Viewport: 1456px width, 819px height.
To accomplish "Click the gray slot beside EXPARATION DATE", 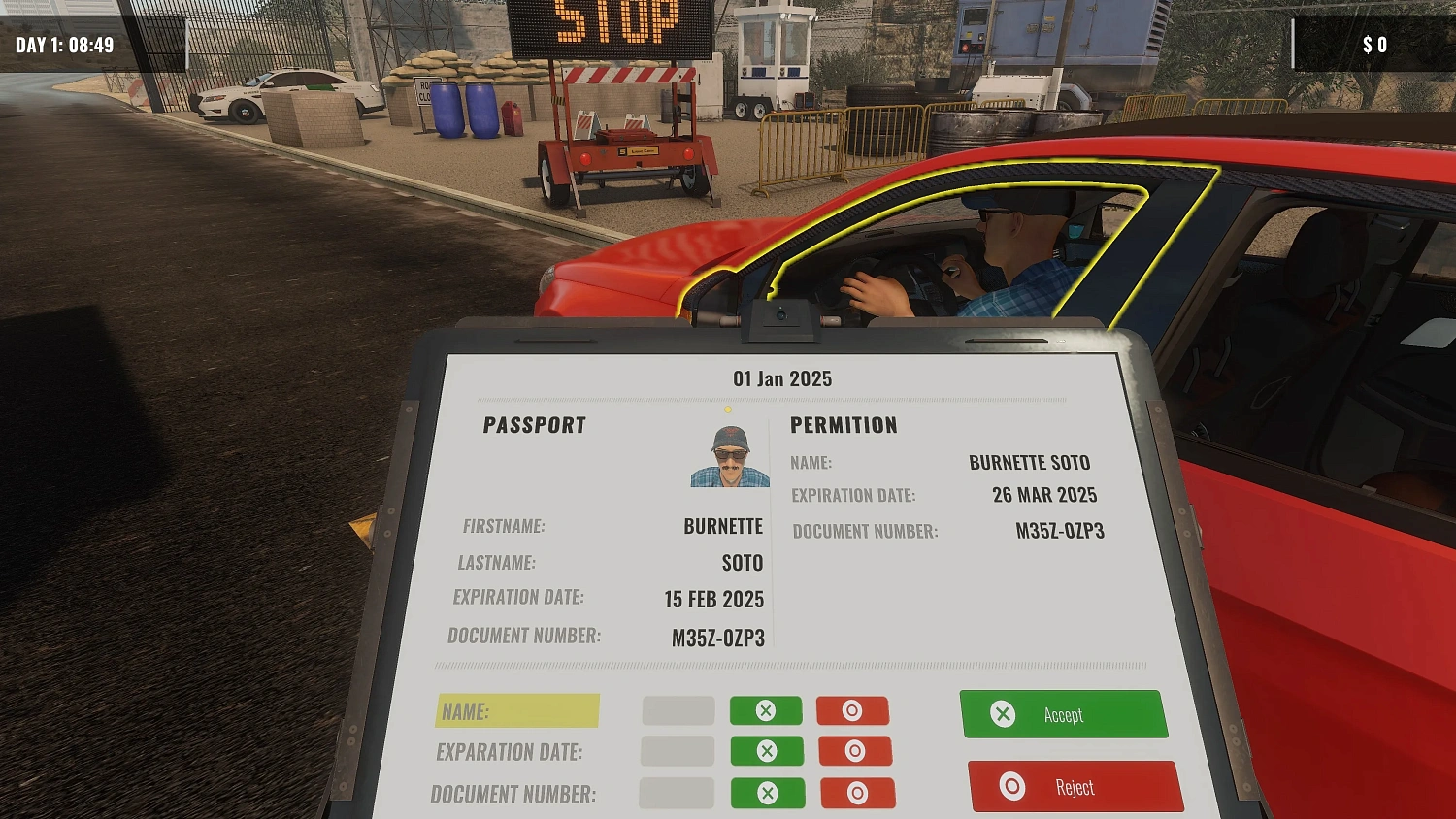I will [x=678, y=750].
